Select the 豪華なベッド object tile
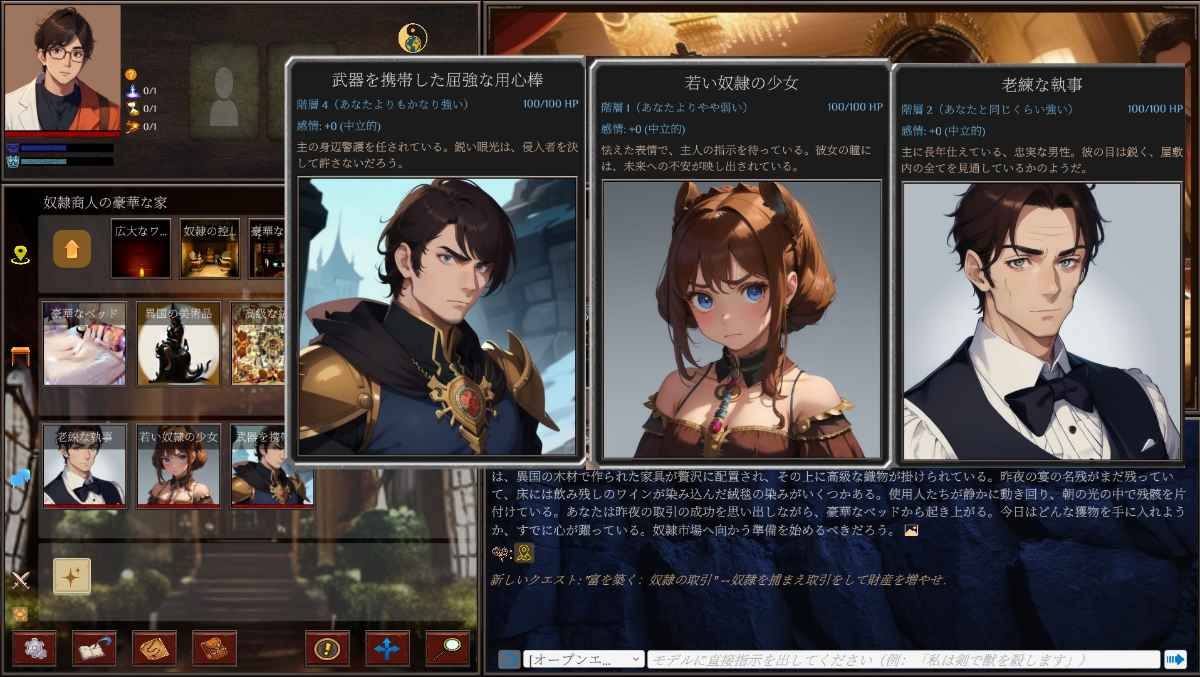 85,343
